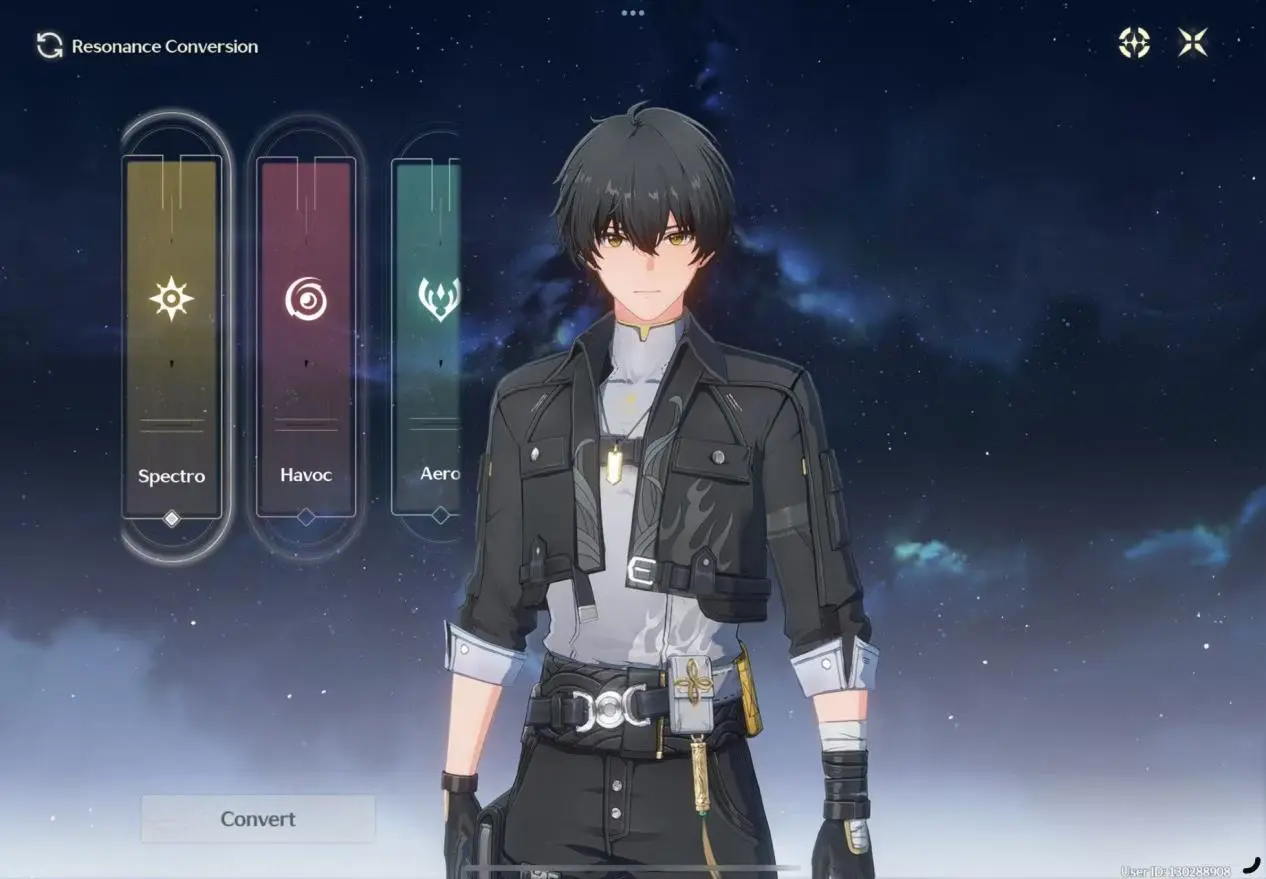Choose the Havoc resonance card
This screenshot has height=879, width=1266.
point(306,337)
